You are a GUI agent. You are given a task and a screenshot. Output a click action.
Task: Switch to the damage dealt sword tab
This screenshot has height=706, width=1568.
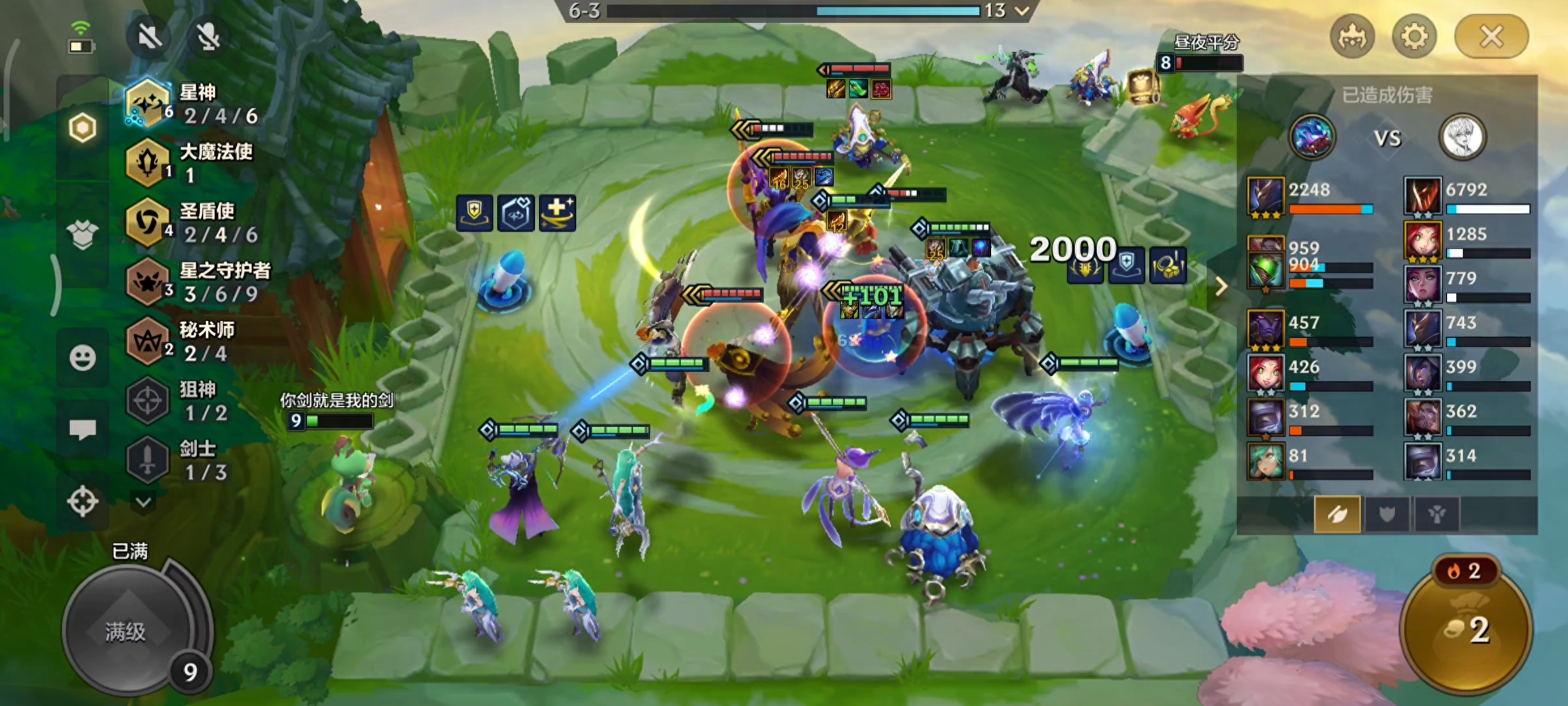(1337, 515)
